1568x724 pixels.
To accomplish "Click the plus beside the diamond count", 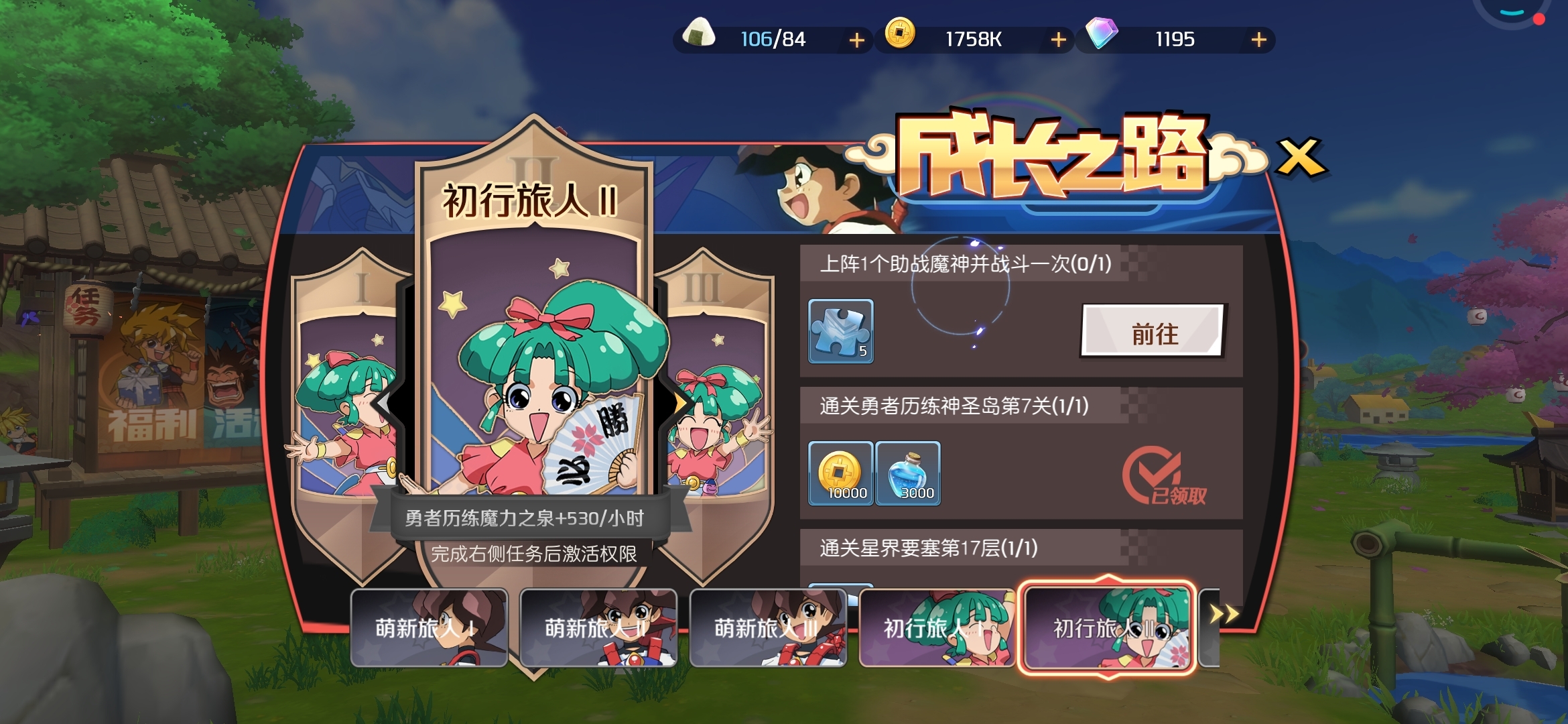I will [x=1258, y=40].
